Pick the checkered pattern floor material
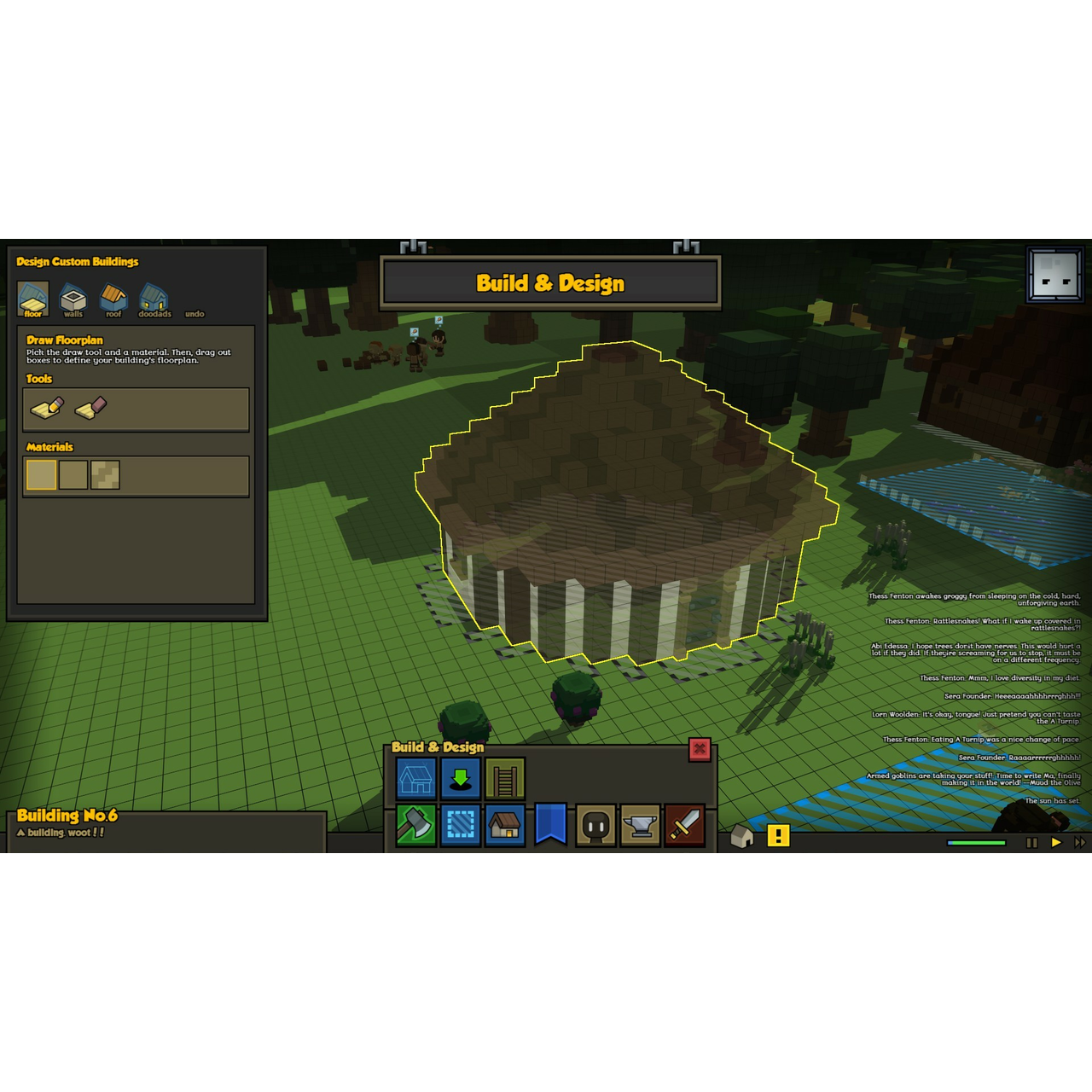 [105, 475]
